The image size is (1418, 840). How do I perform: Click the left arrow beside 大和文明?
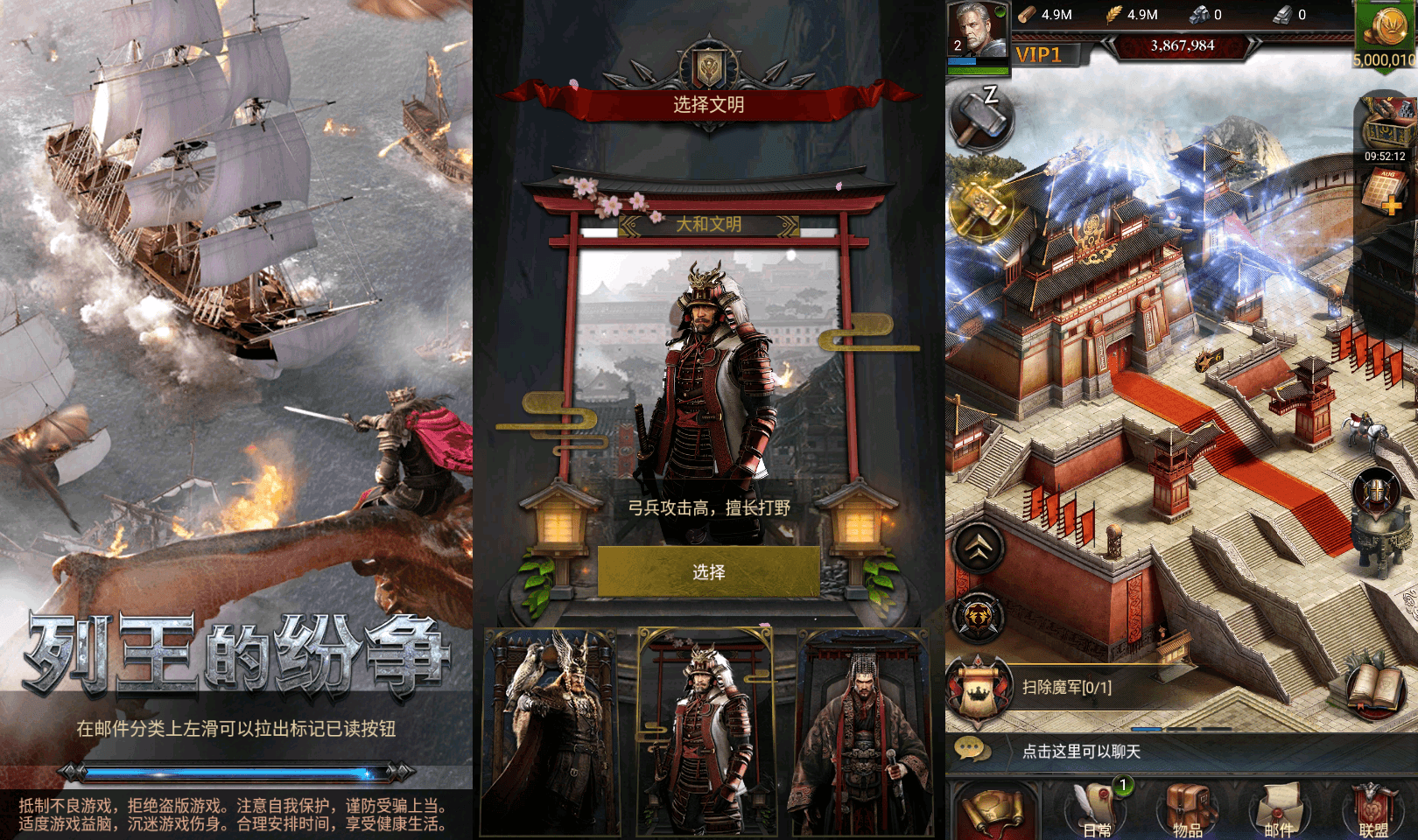pyautogui.click(x=632, y=227)
